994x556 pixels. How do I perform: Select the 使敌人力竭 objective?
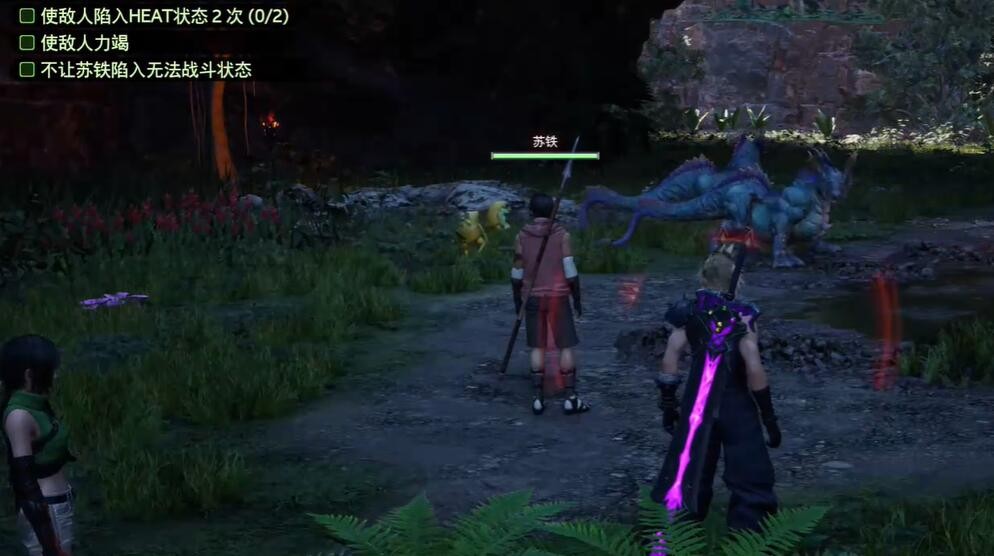(x=84, y=43)
